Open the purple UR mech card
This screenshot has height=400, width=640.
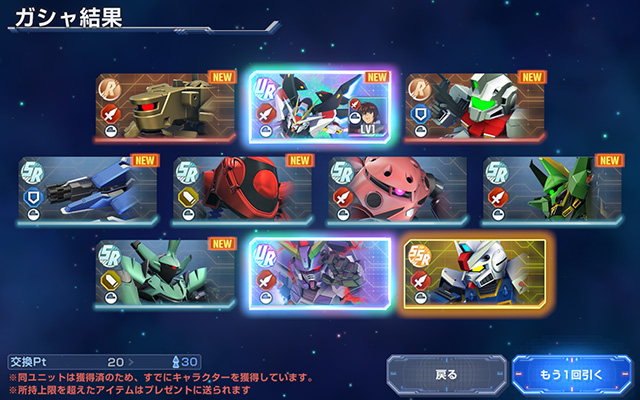(320, 272)
